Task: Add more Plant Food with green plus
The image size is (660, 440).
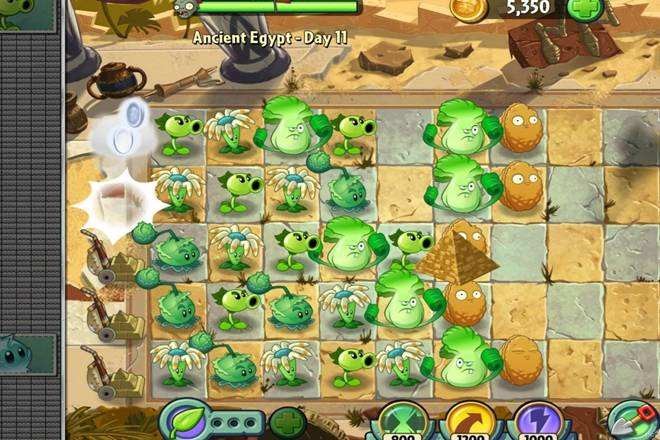Action: [288, 422]
